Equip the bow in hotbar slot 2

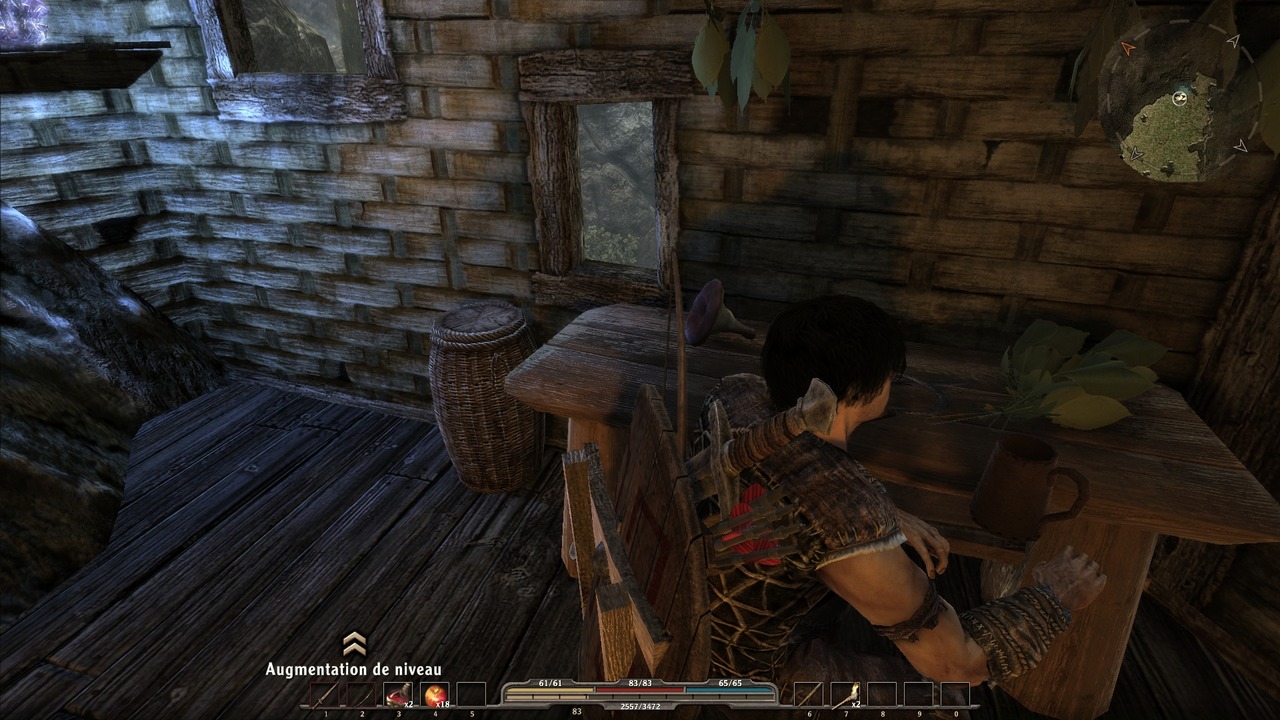362,695
